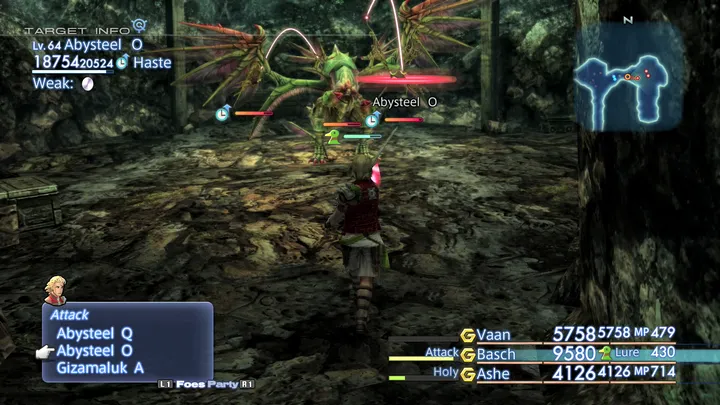The width and height of the screenshot is (720, 405).
Task: Switch target list to Party
Action: [227, 384]
